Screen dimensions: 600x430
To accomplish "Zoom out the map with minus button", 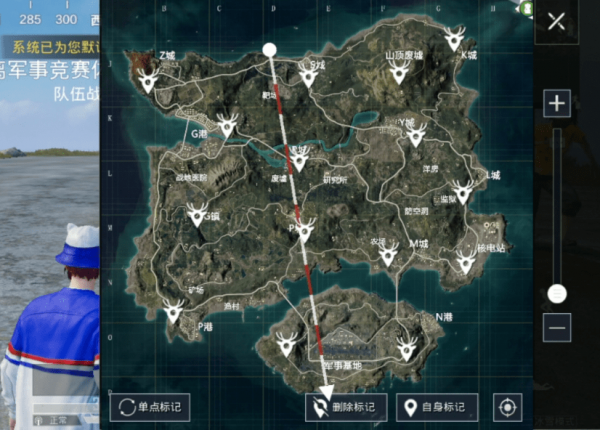I will click(557, 327).
